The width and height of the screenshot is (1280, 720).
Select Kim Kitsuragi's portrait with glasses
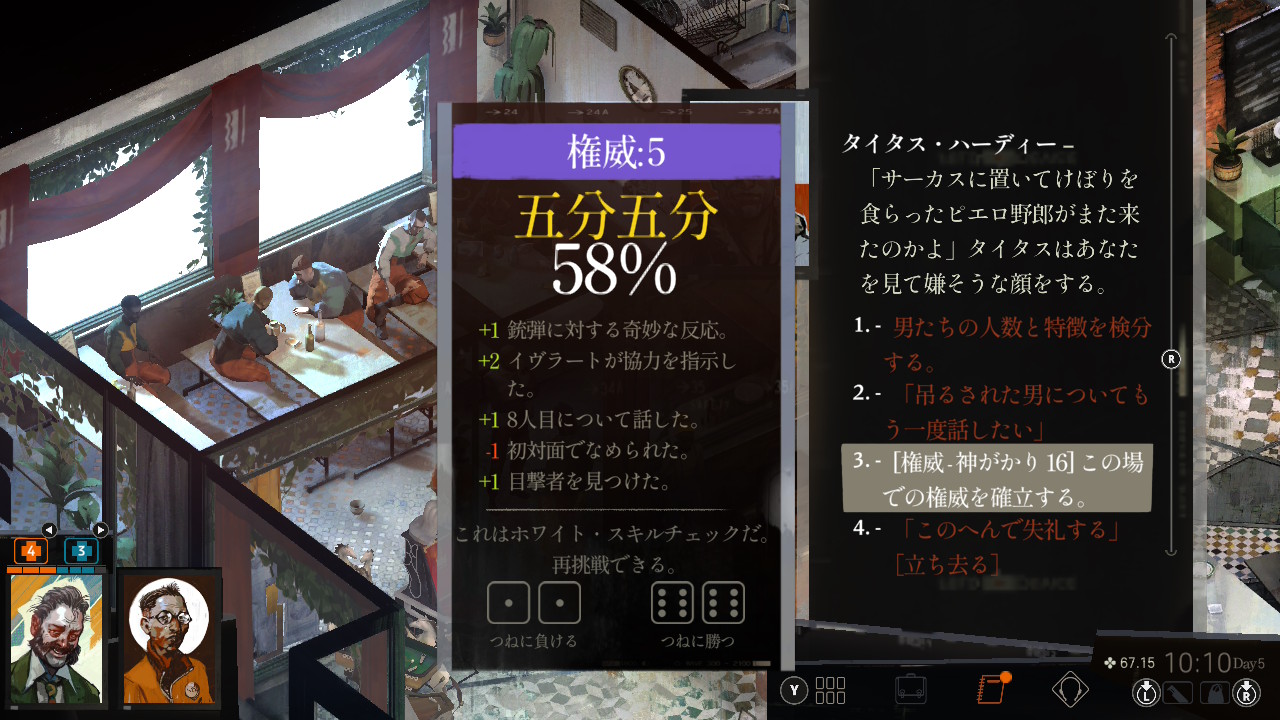coord(170,640)
